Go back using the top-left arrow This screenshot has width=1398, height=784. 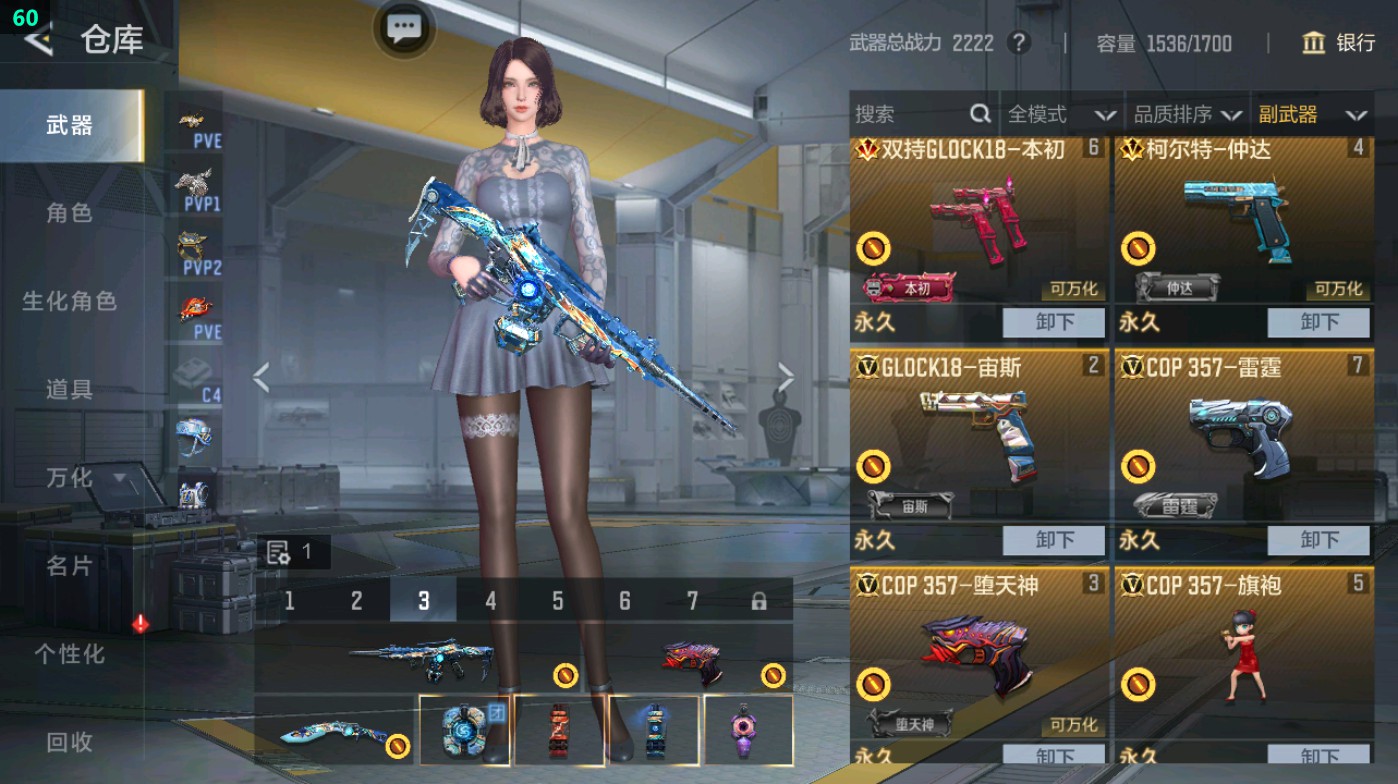click(x=38, y=40)
